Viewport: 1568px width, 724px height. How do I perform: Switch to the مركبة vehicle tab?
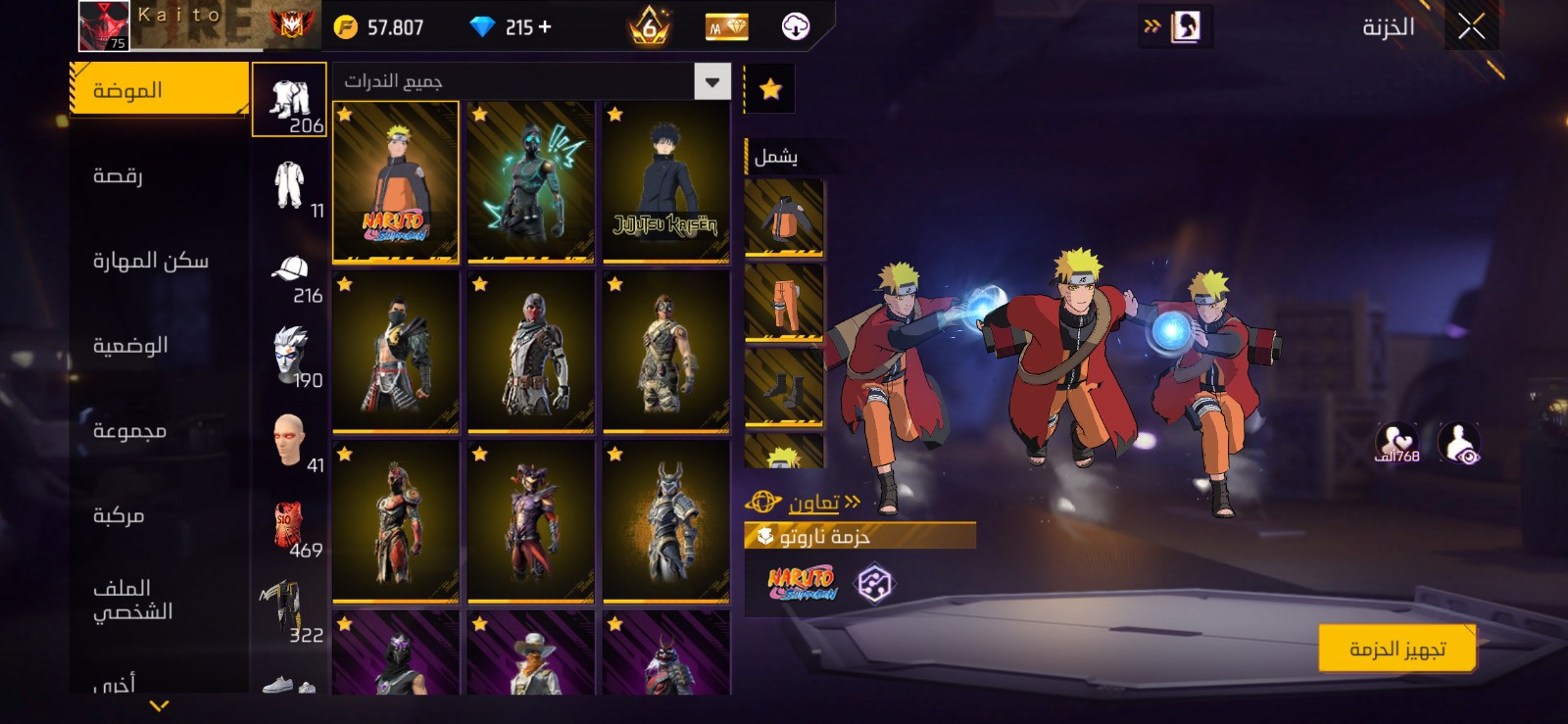click(119, 515)
